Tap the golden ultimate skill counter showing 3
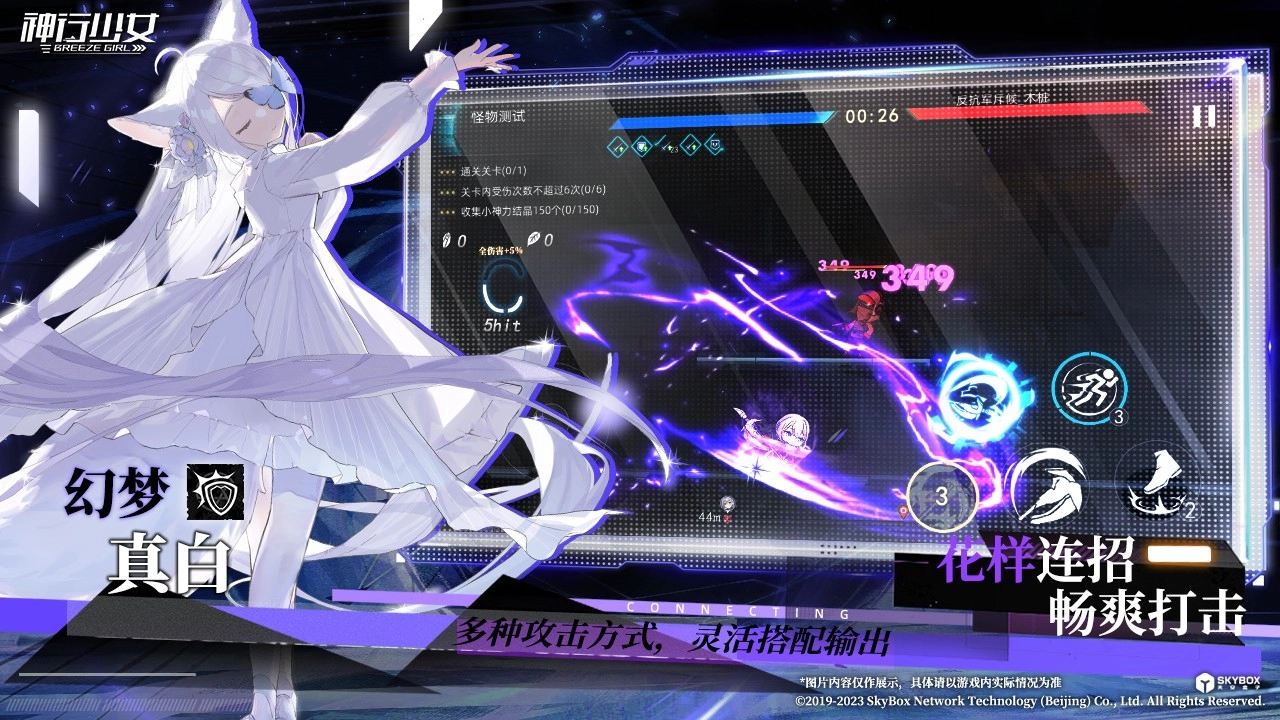1280x720 pixels. [941, 494]
